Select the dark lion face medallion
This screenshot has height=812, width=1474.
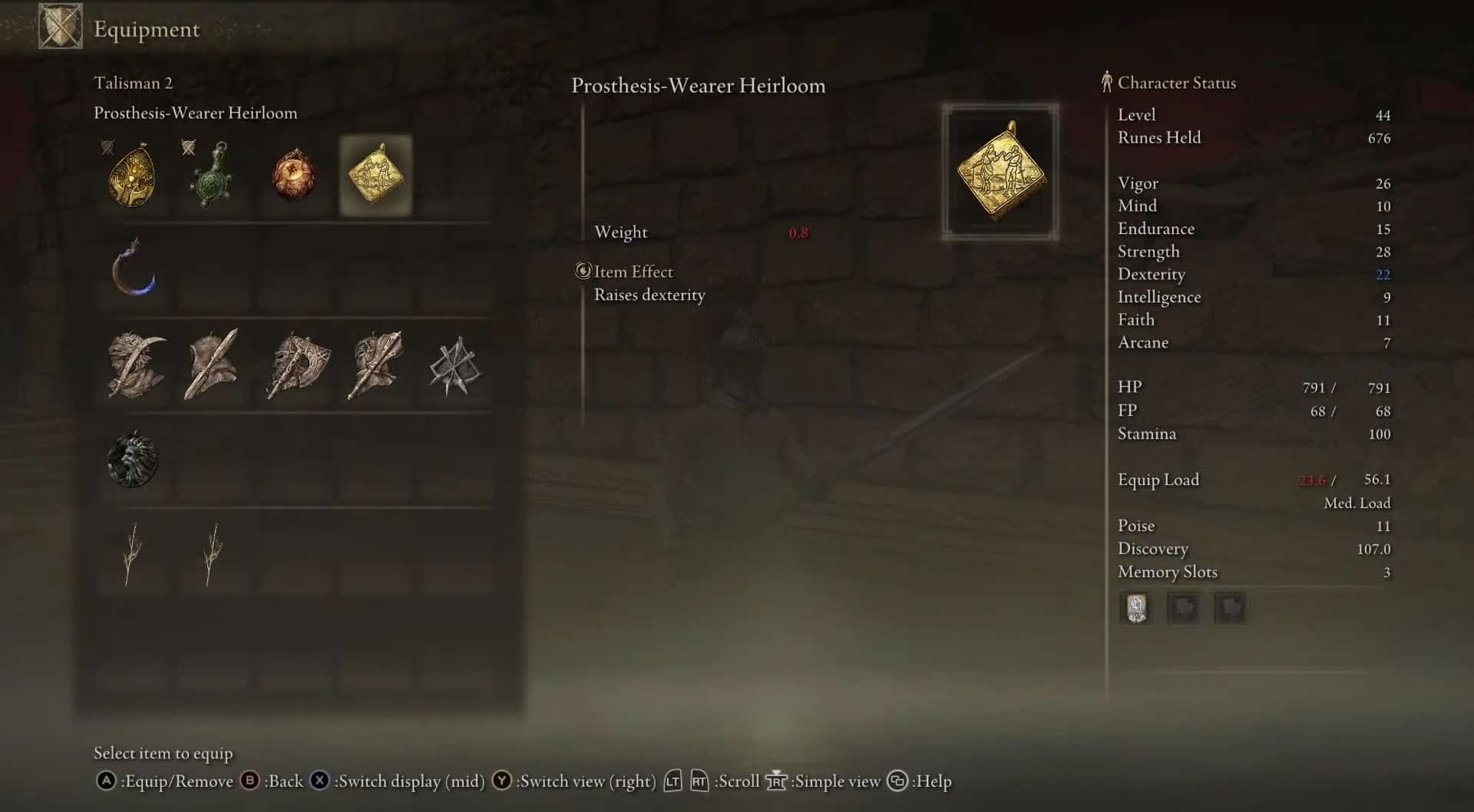tap(133, 460)
